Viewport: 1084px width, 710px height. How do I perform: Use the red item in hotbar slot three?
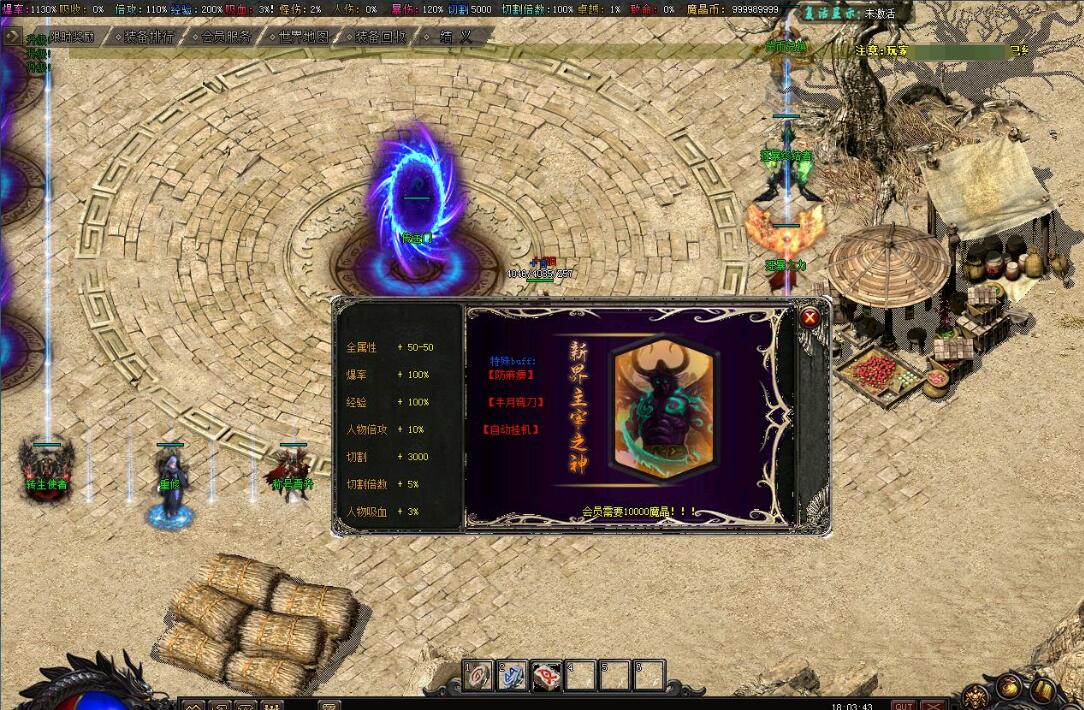(x=546, y=675)
